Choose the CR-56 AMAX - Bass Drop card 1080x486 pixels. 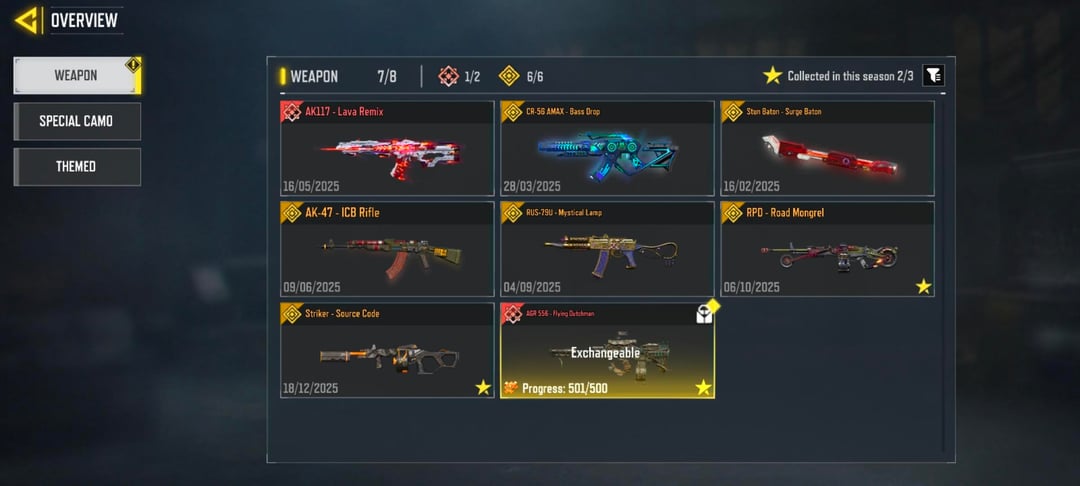[607, 148]
